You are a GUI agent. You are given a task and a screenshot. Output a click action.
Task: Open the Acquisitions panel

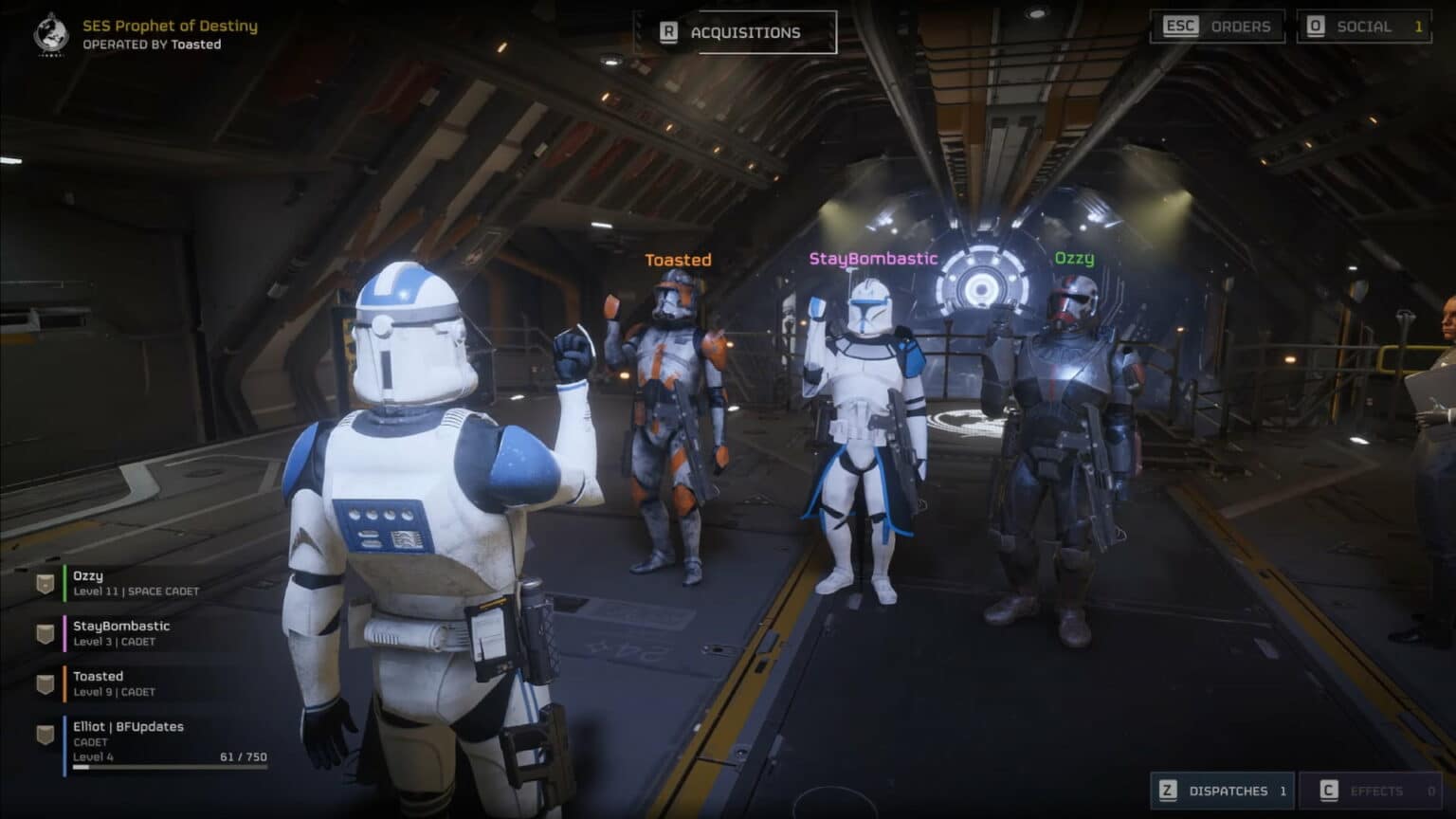pos(744,31)
